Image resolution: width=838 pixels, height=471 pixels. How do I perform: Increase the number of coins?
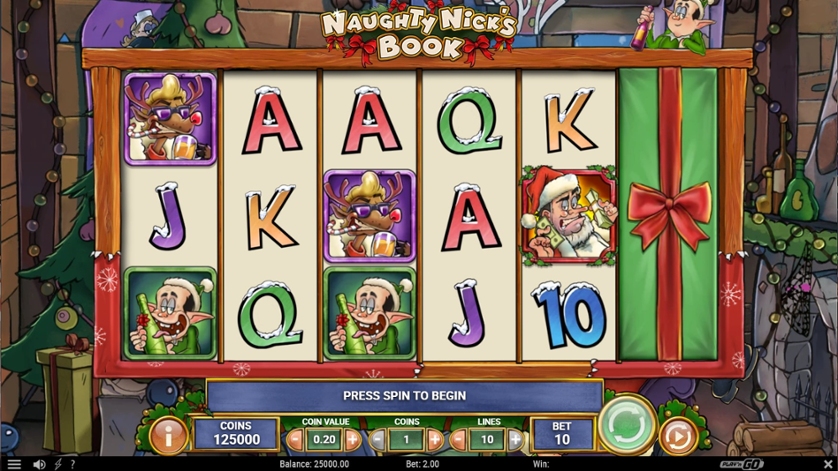435,439
